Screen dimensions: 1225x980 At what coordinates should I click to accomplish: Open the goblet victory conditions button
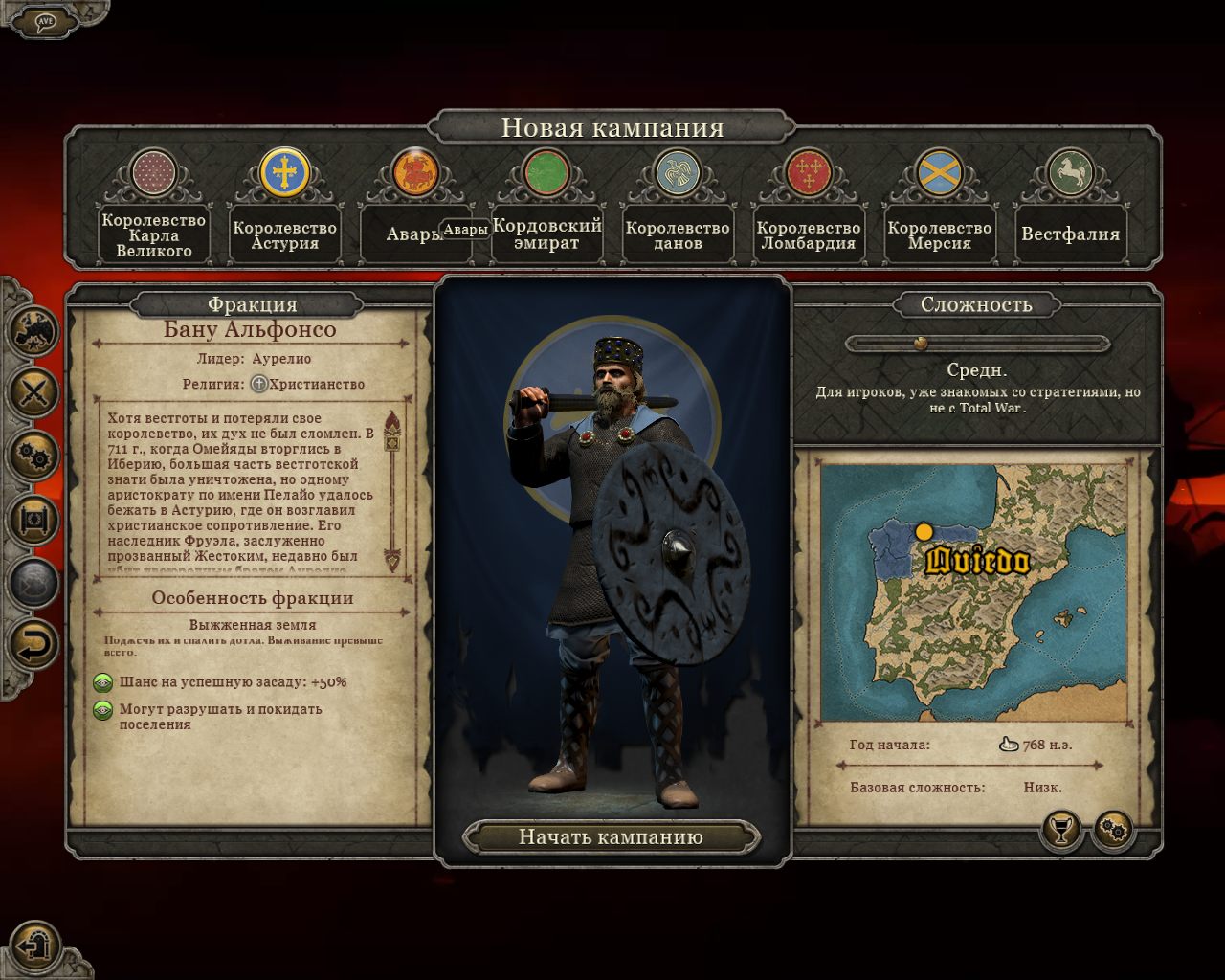point(1060,829)
